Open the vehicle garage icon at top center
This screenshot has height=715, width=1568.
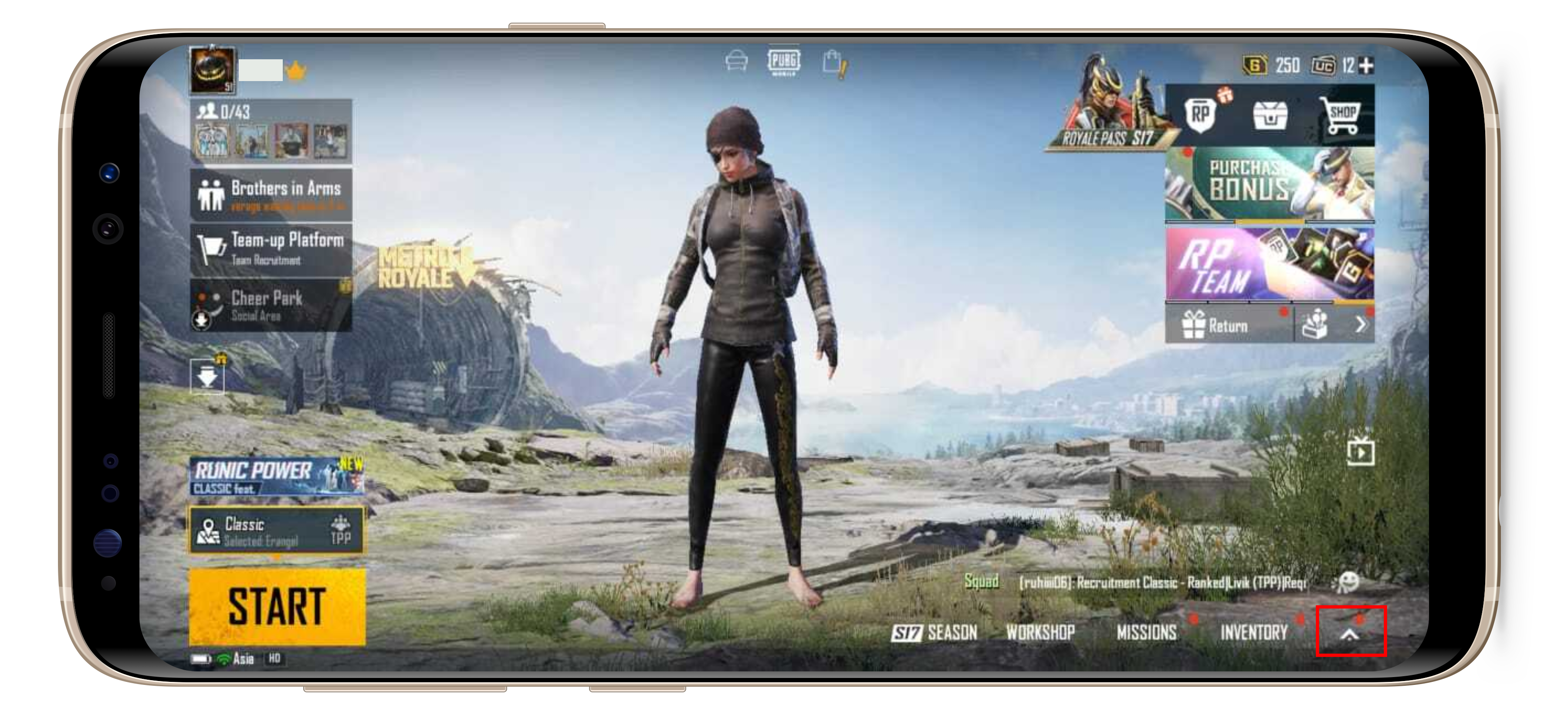pyautogui.click(x=735, y=61)
